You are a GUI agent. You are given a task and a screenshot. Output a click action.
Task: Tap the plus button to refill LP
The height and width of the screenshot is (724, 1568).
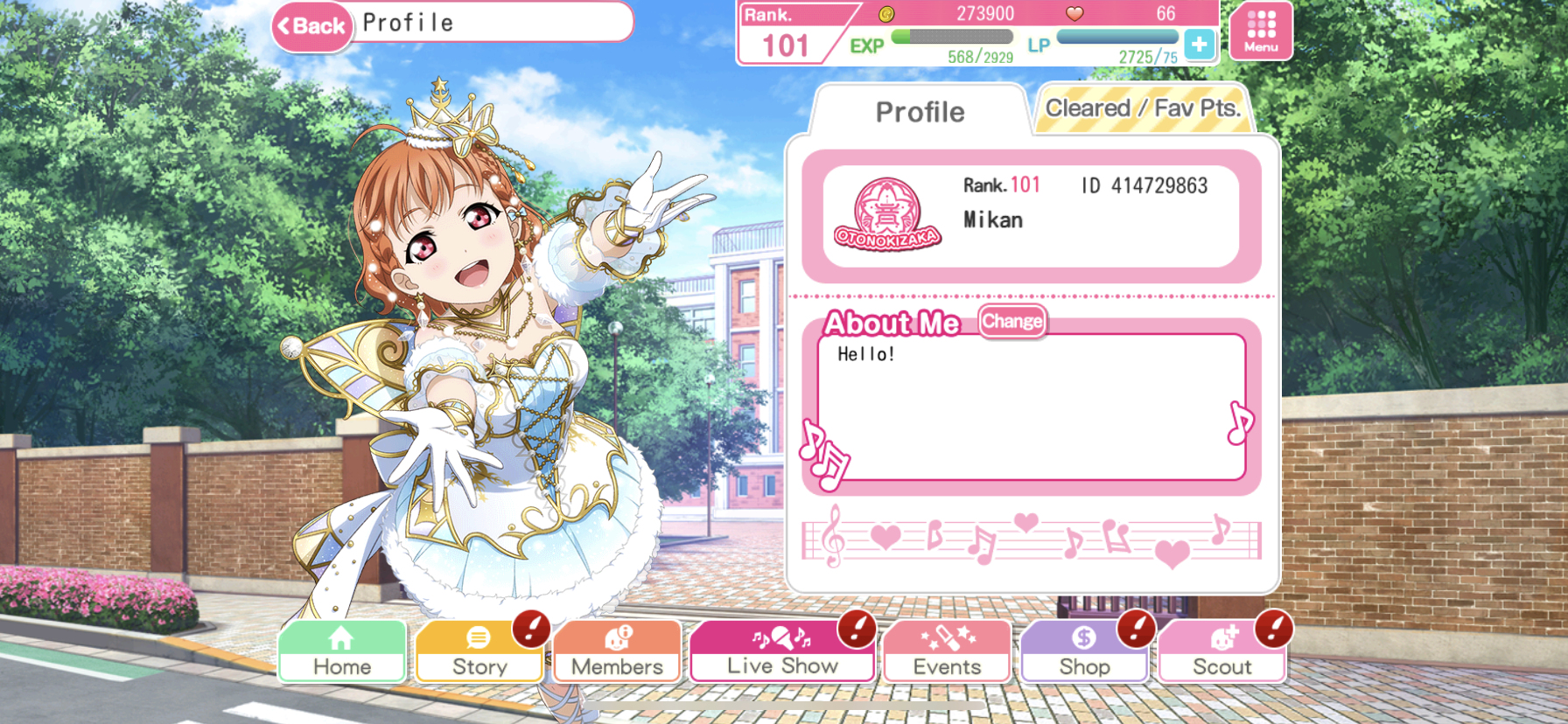(1199, 44)
